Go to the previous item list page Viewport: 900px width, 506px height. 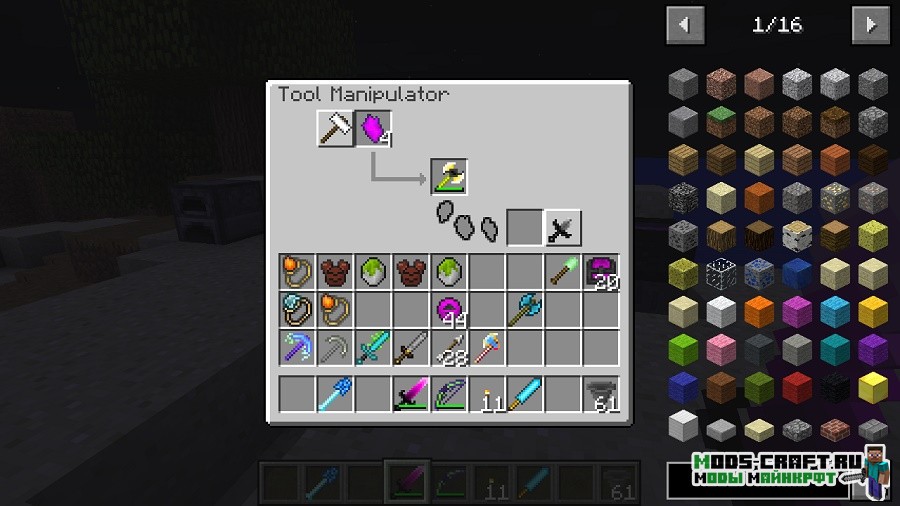(x=685, y=25)
